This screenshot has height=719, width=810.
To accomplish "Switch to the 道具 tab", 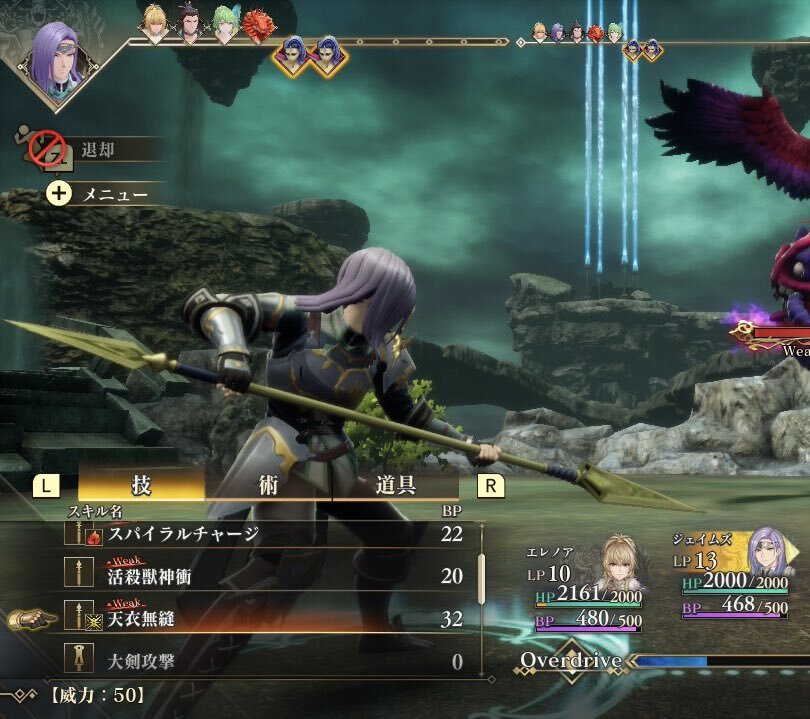I will pyautogui.click(x=395, y=485).
